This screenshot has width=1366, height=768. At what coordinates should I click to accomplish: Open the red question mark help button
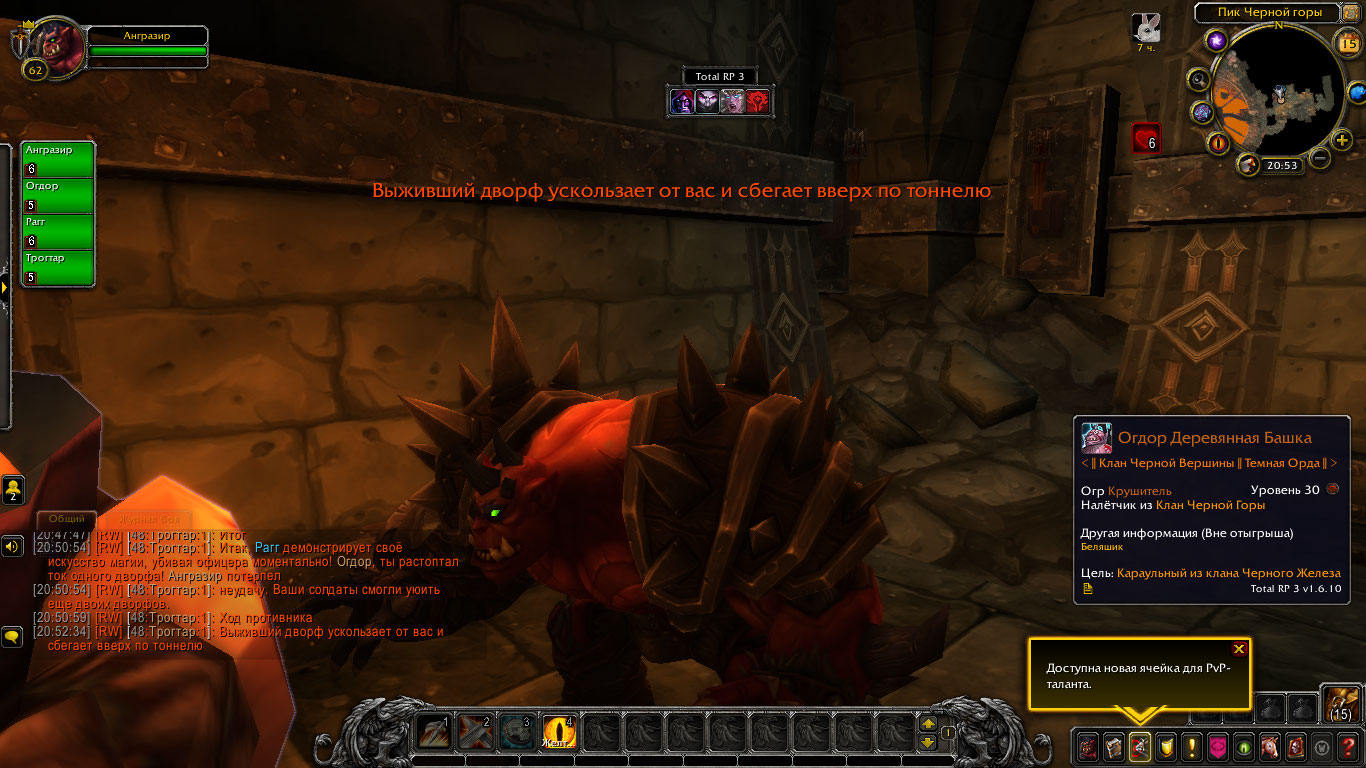click(1348, 746)
